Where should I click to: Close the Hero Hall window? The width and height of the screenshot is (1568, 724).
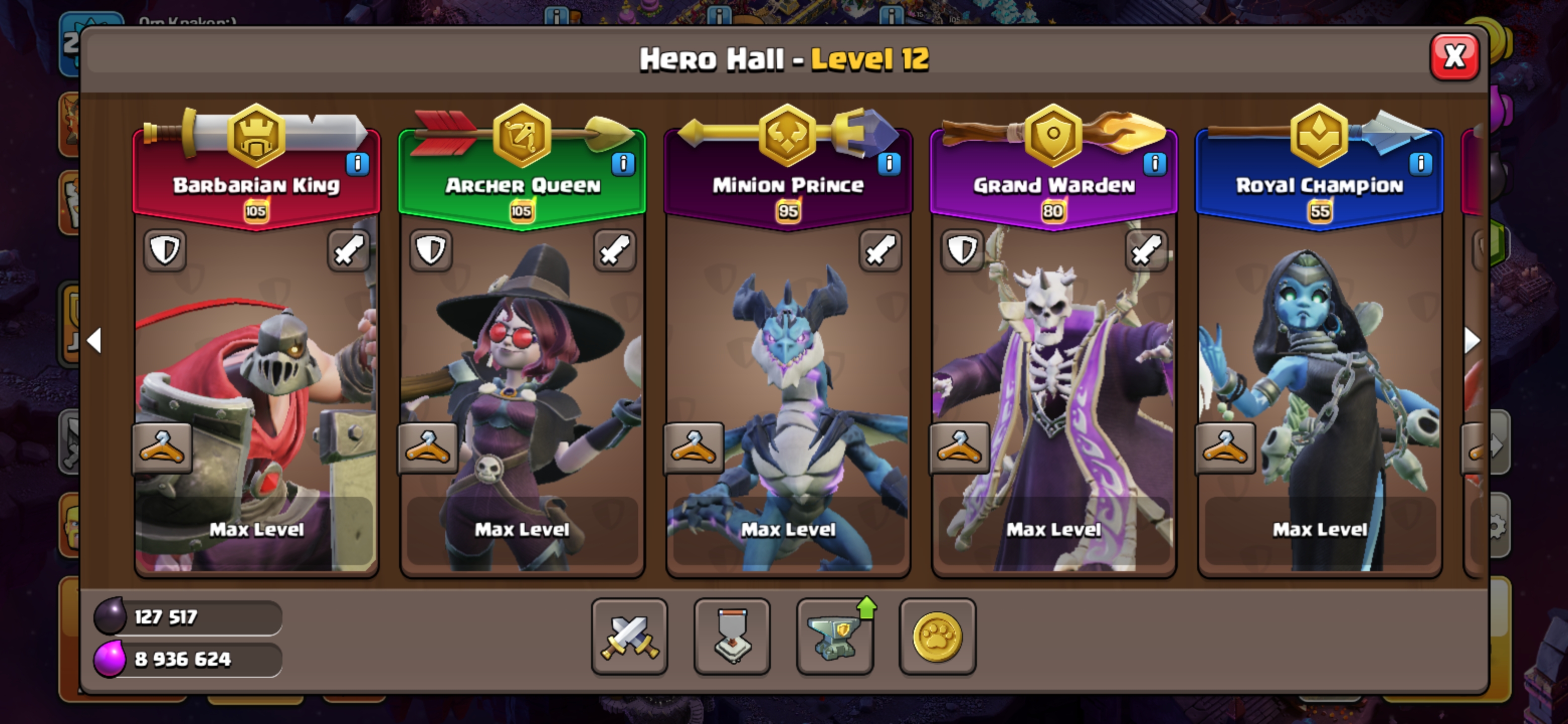click(1453, 57)
